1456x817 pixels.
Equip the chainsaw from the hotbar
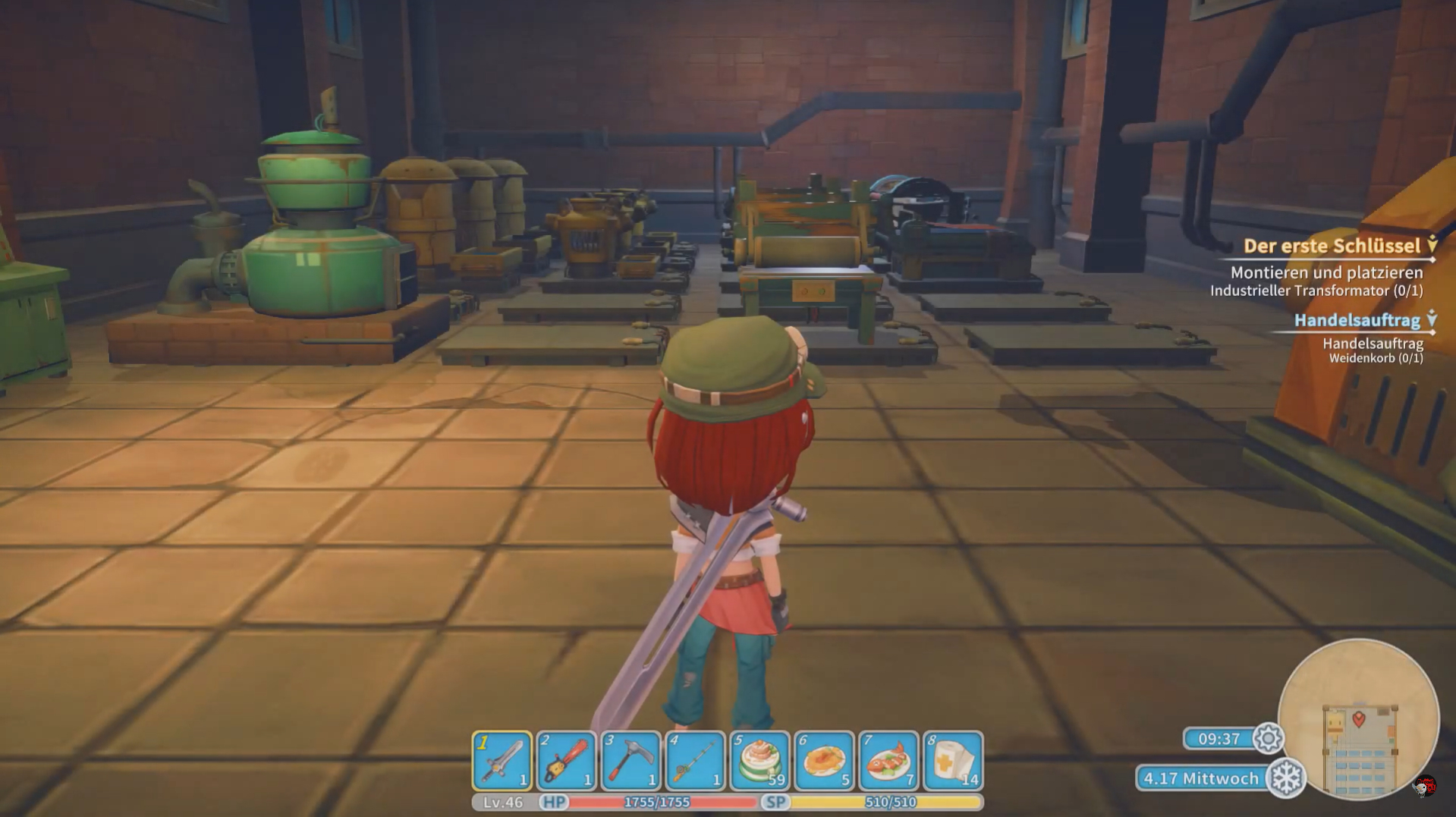pyautogui.click(x=566, y=760)
